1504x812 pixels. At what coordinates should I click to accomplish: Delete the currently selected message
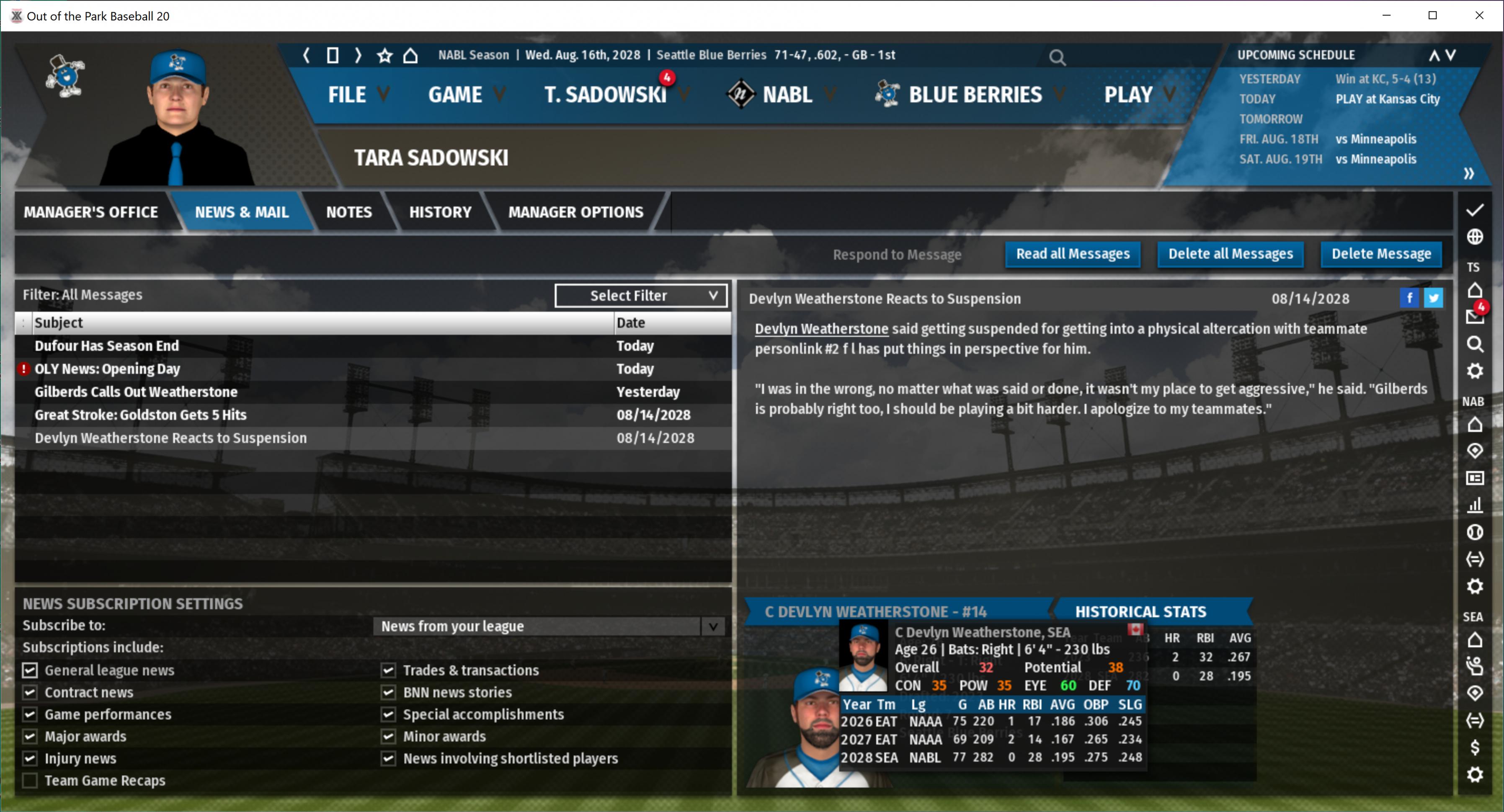[x=1381, y=254]
